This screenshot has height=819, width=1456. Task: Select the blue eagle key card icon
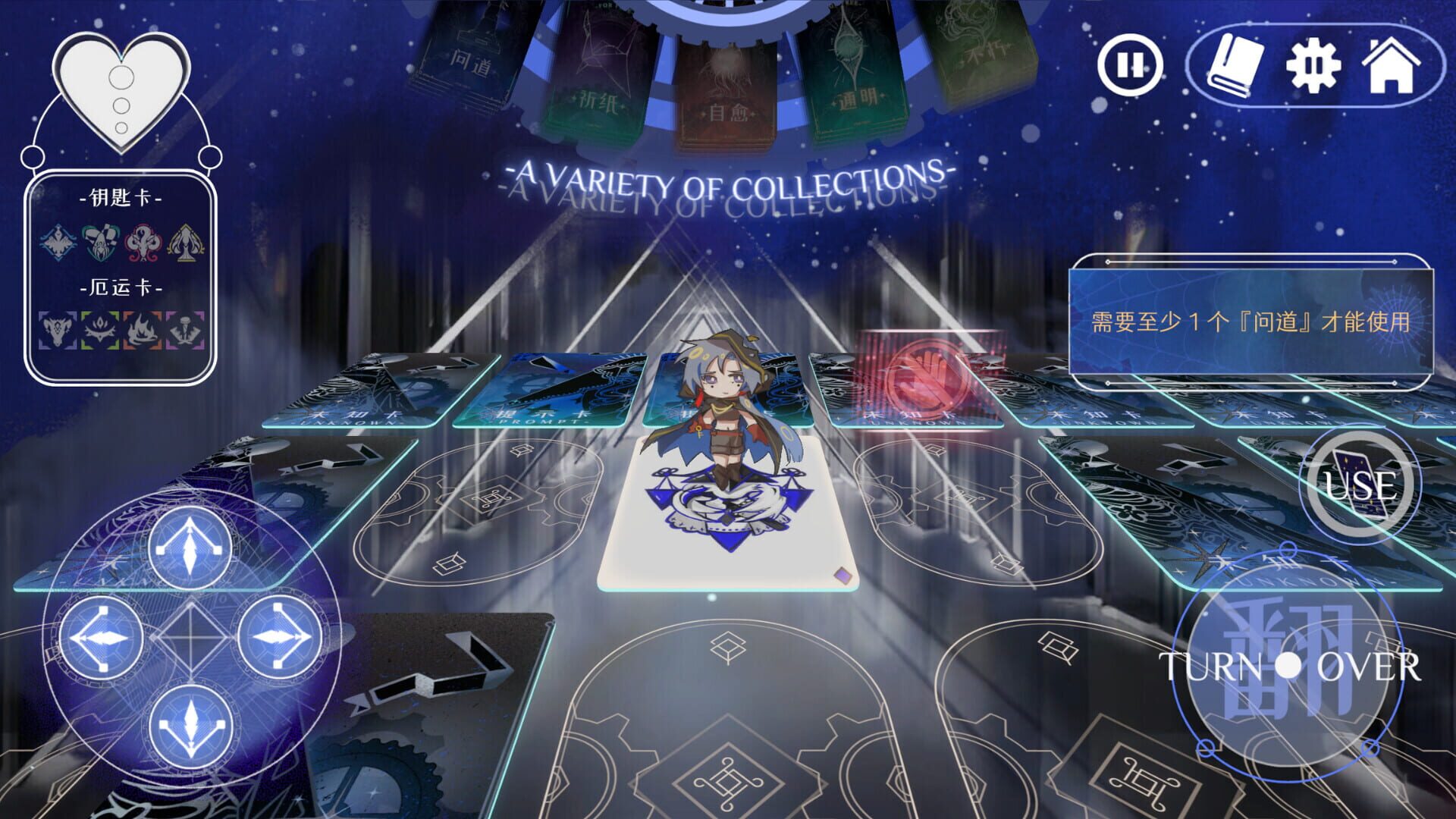58,243
